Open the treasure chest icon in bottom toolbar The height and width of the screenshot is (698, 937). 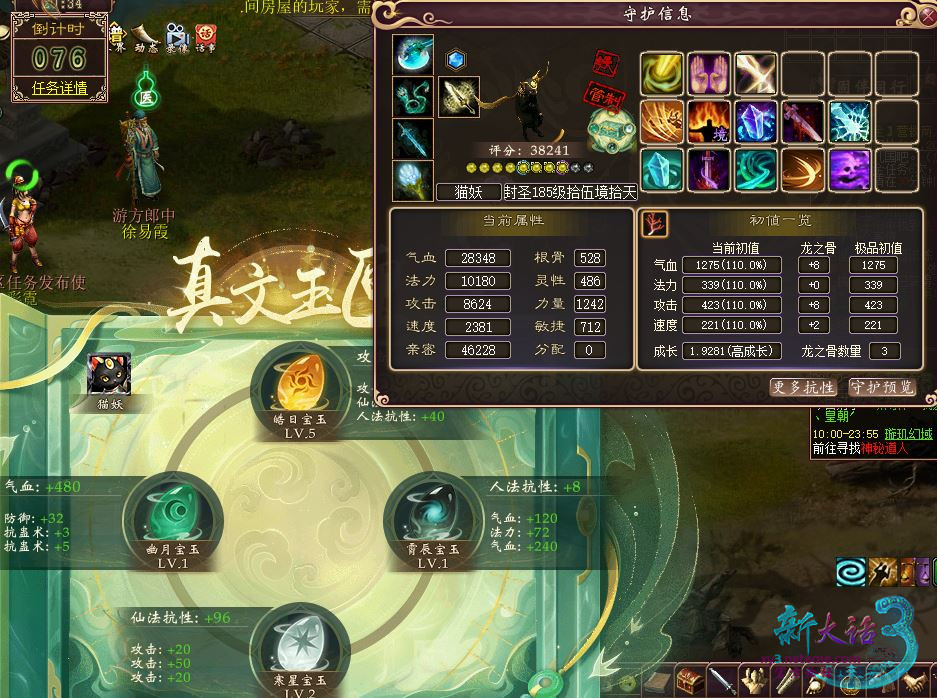pyautogui.click(x=690, y=682)
